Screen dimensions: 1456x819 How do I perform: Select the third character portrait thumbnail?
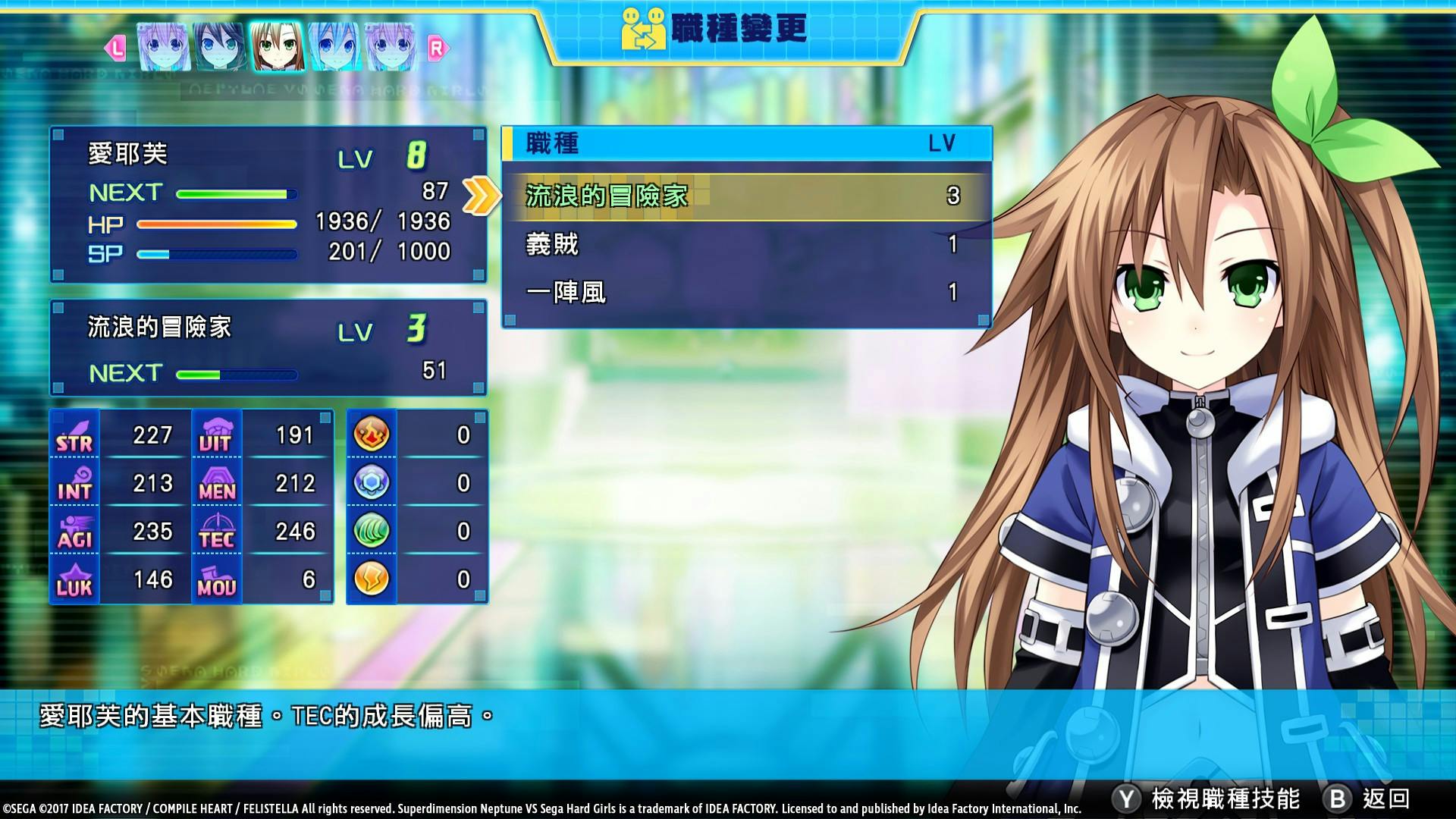coord(276,46)
